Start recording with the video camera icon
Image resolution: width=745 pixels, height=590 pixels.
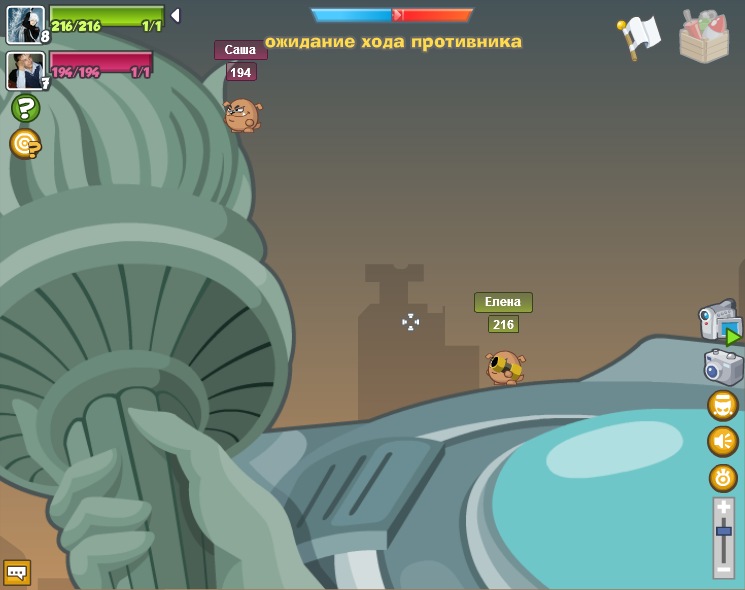(719, 322)
